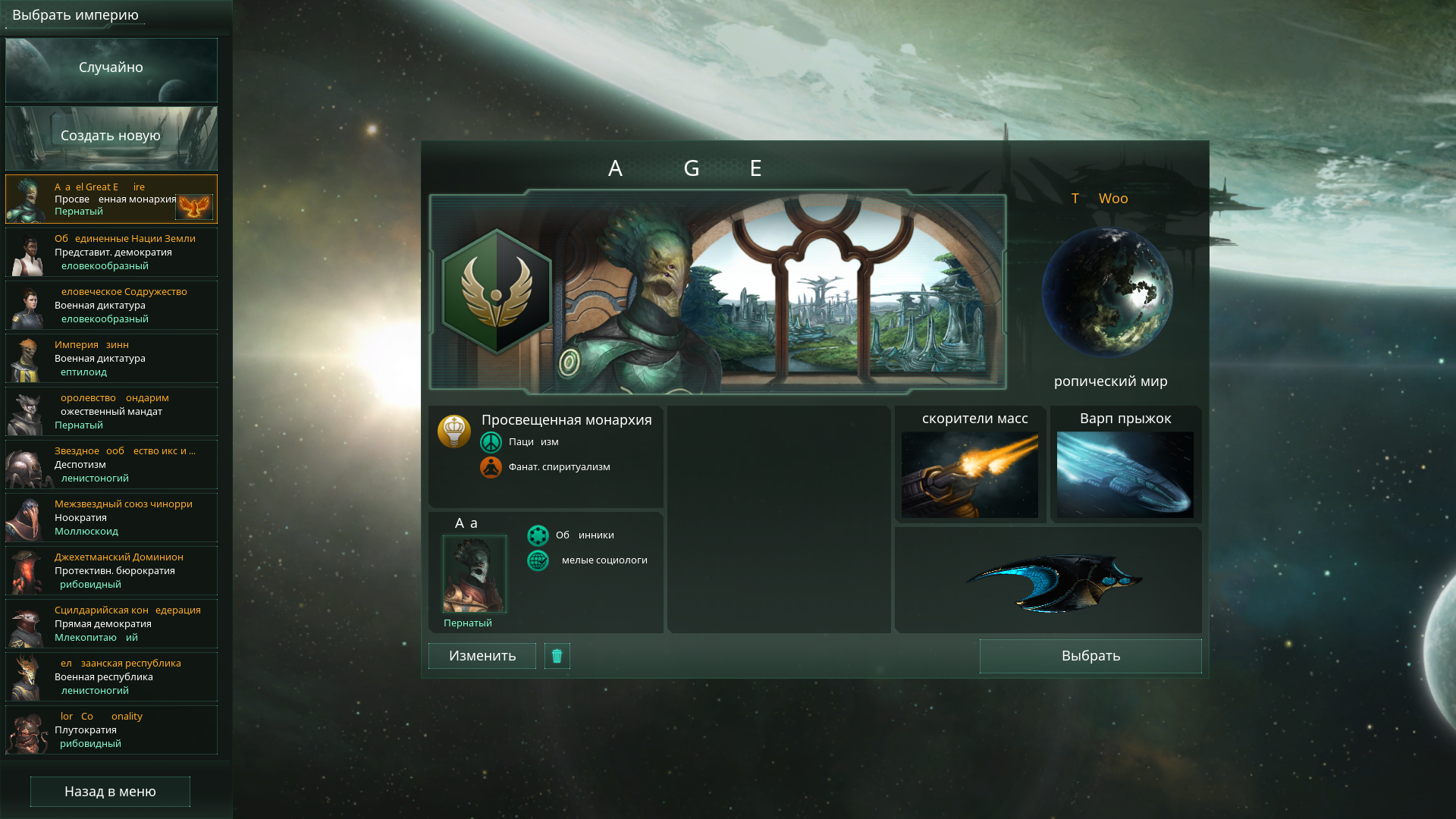1456x819 pixels.
Task: Click the мелые социологи trait icon
Action: 538,561
